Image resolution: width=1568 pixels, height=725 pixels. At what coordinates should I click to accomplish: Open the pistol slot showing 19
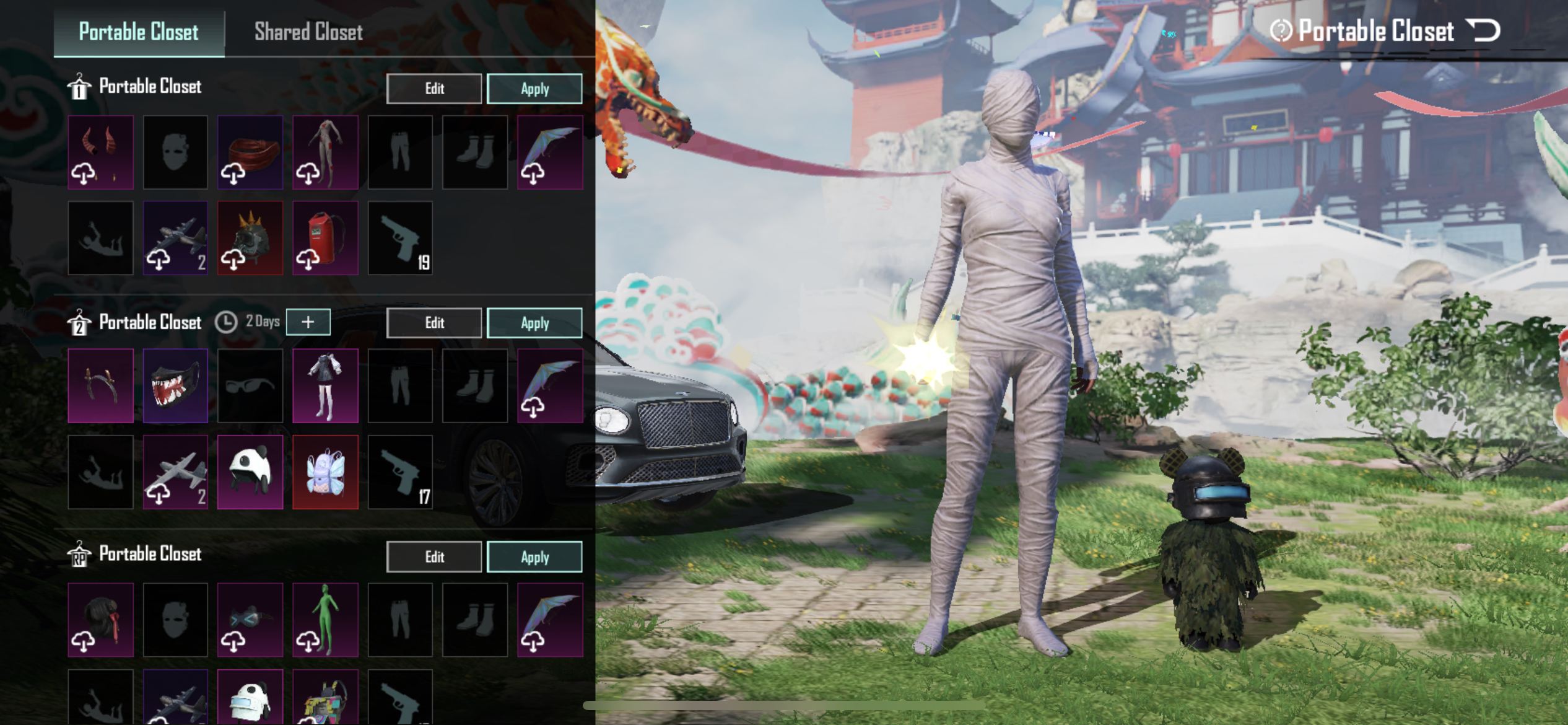[400, 238]
